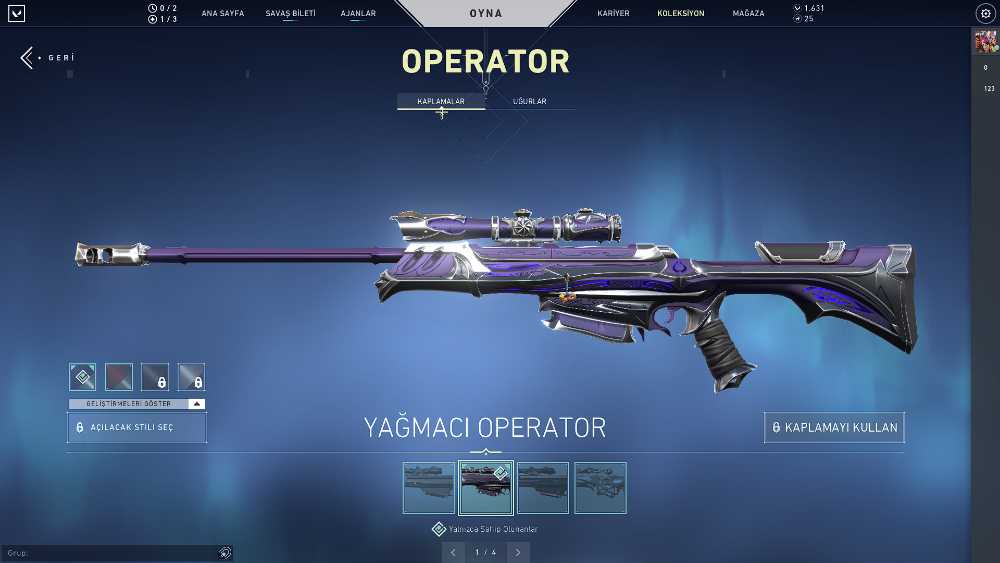Go to the Ajanlar page
Screen dimensions: 1000x563
pos(358,14)
